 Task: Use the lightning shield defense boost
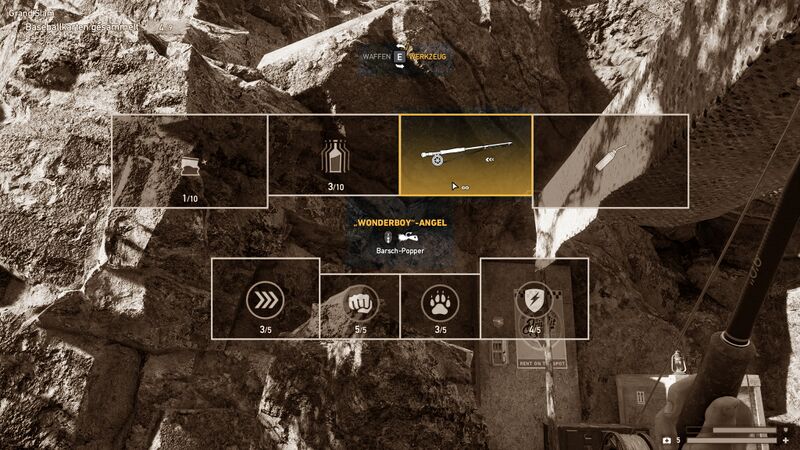[534, 299]
